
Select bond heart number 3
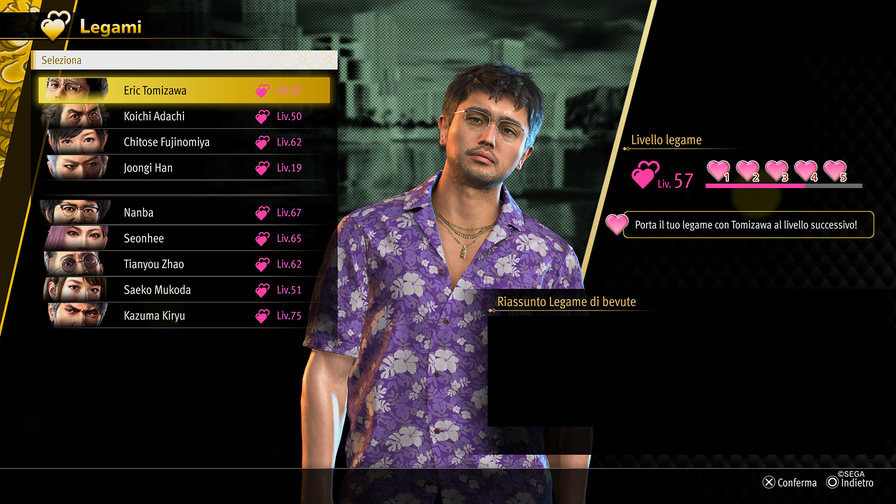(x=777, y=171)
